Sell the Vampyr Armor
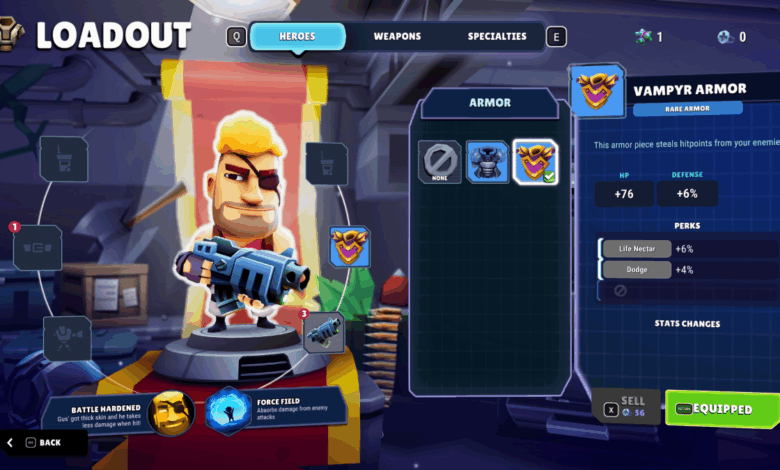Viewport: 780px width, 470px height. [x=626, y=406]
